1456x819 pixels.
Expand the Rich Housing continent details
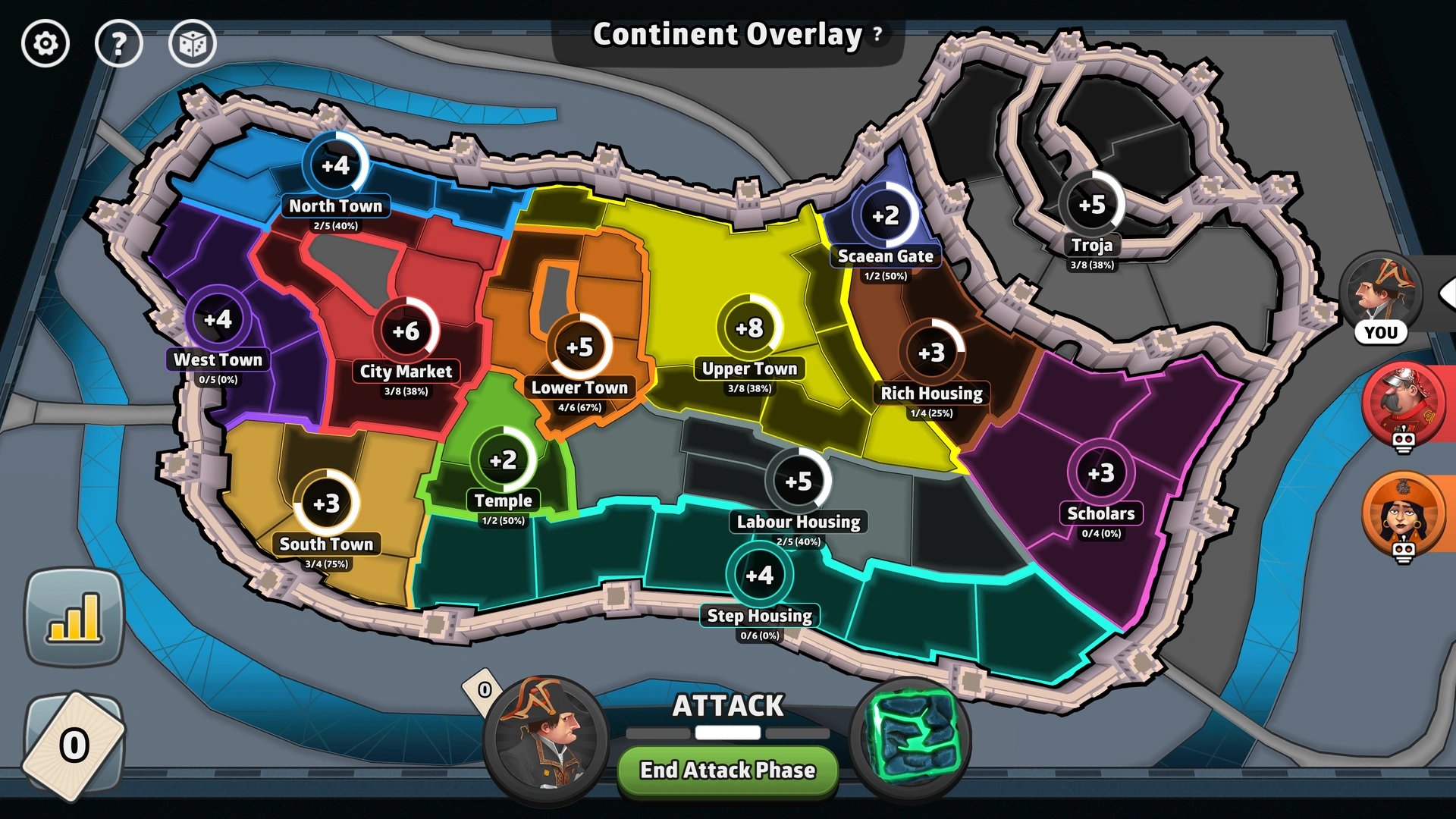coord(931,353)
